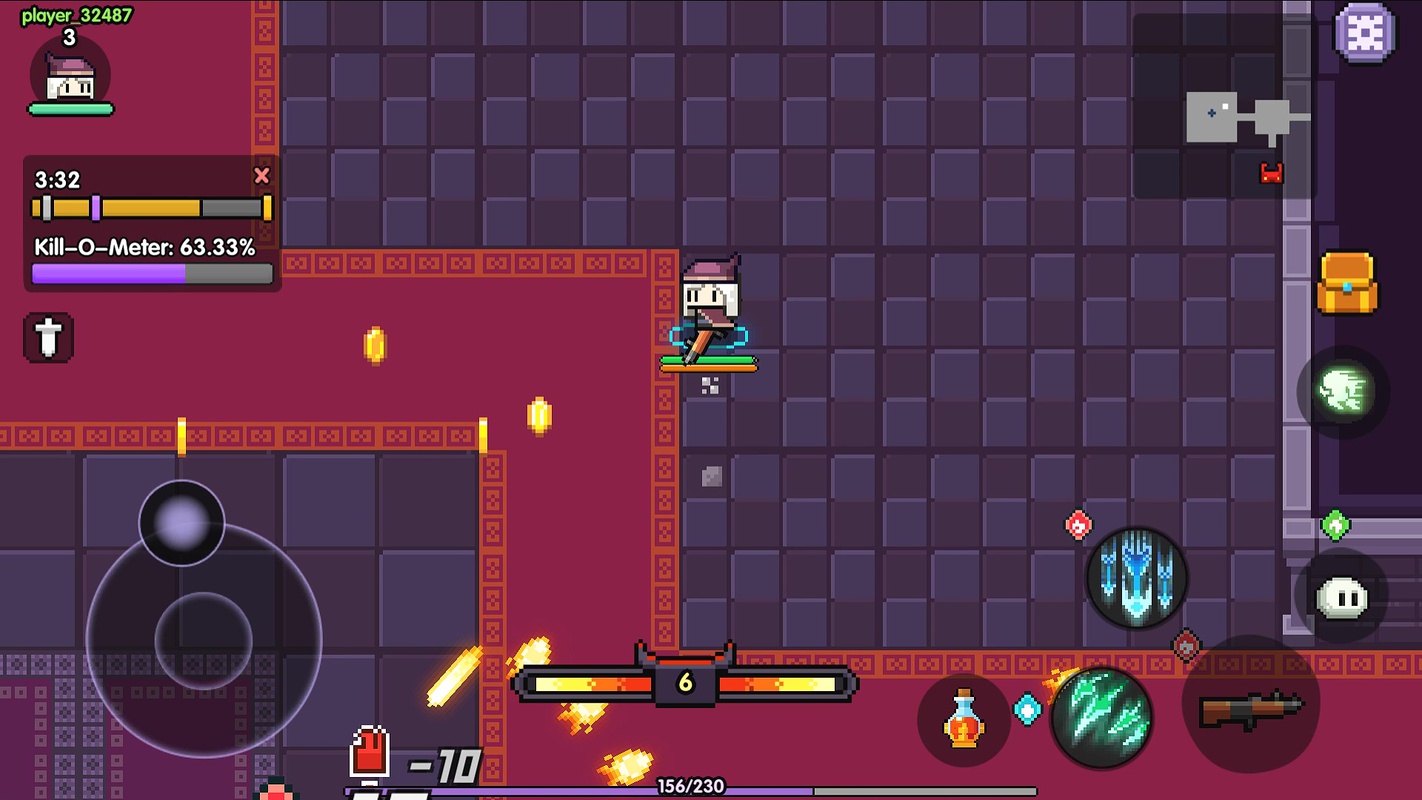Open the dungeon minimap
Viewport: 1422px width, 800px height.
pyautogui.click(x=1224, y=106)
